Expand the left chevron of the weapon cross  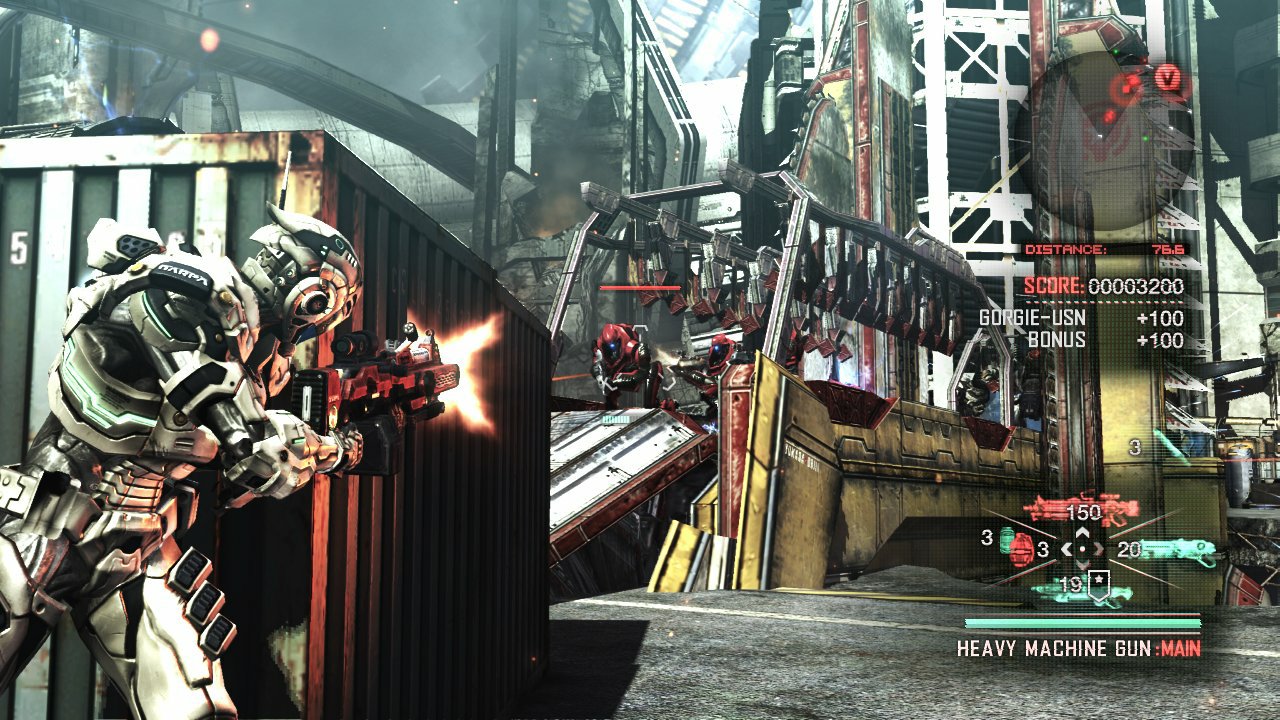pyautogui.click(x=1068, y=549)
